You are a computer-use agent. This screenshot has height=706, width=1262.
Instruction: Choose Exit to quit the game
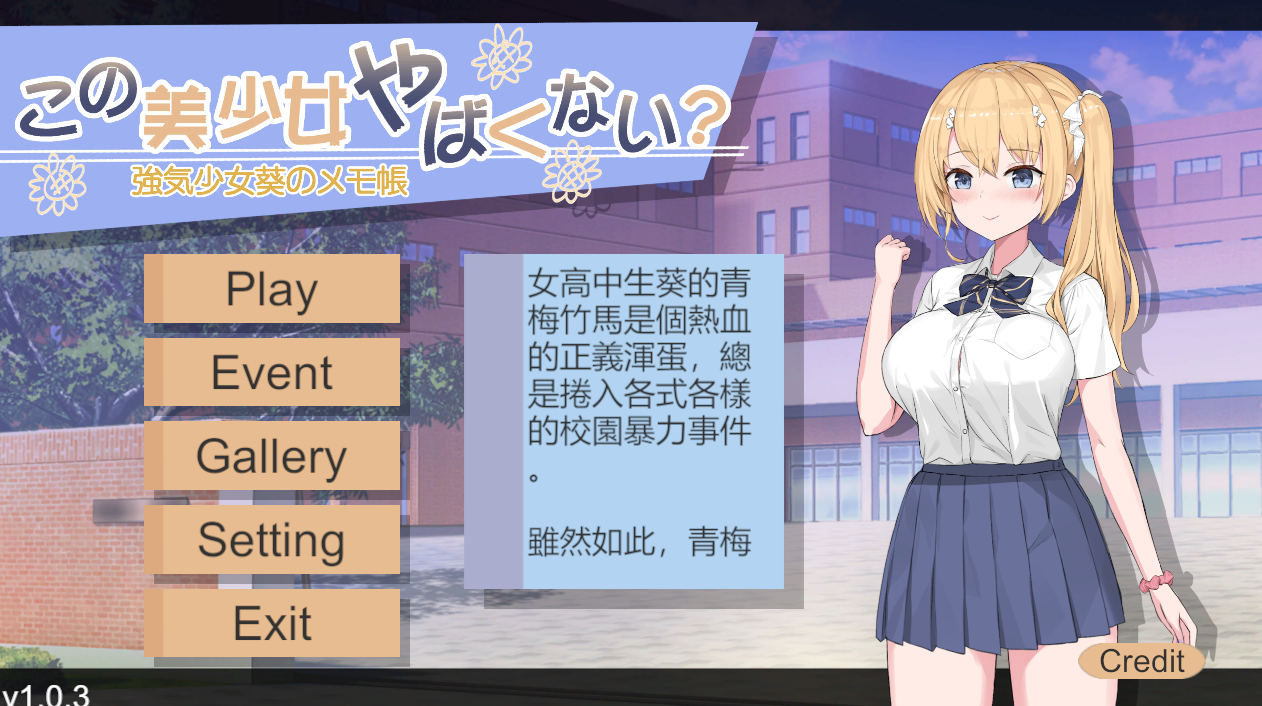click(272, 624)
